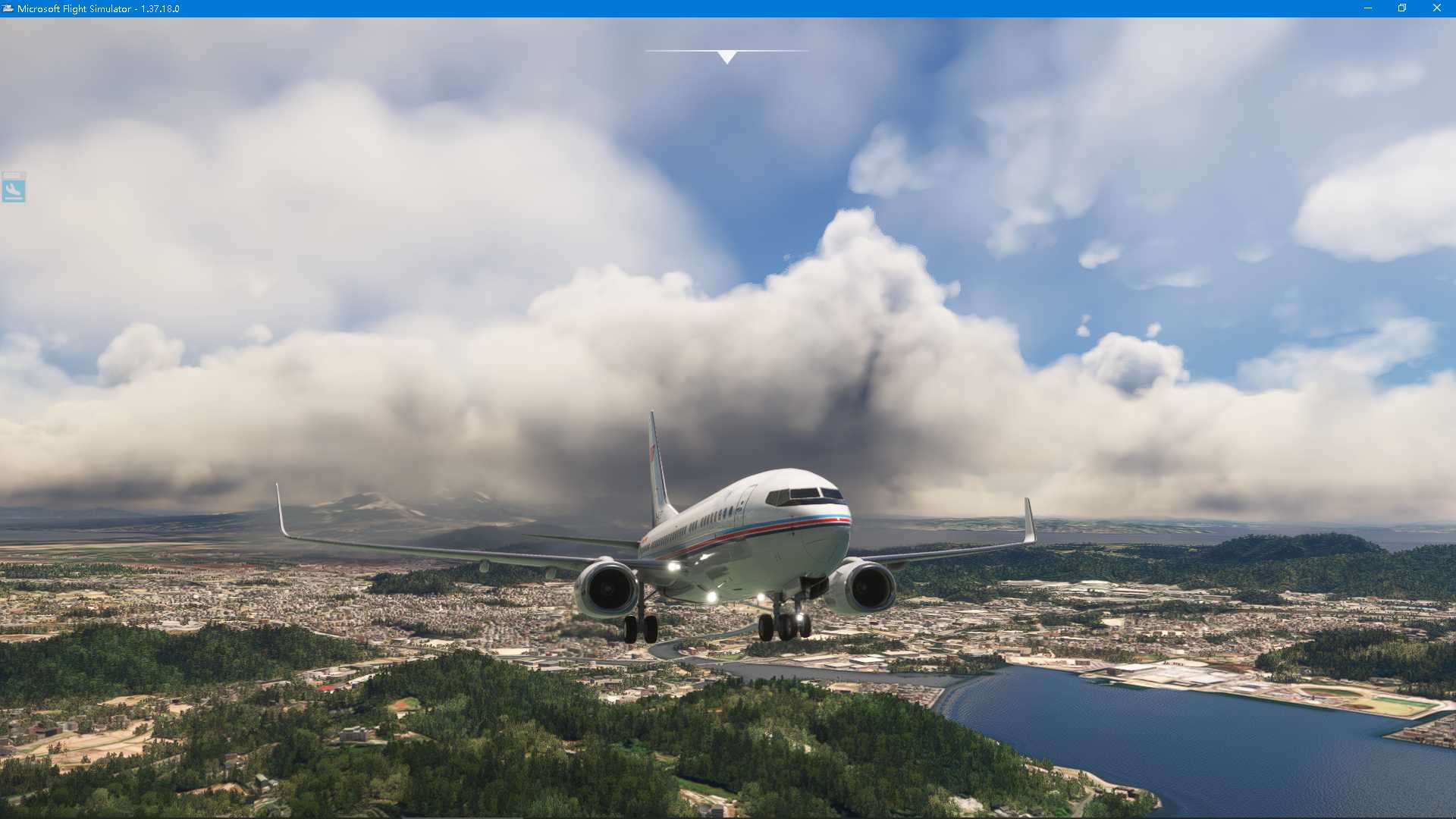Select the version label 1.37.18.0

(159, 8)
